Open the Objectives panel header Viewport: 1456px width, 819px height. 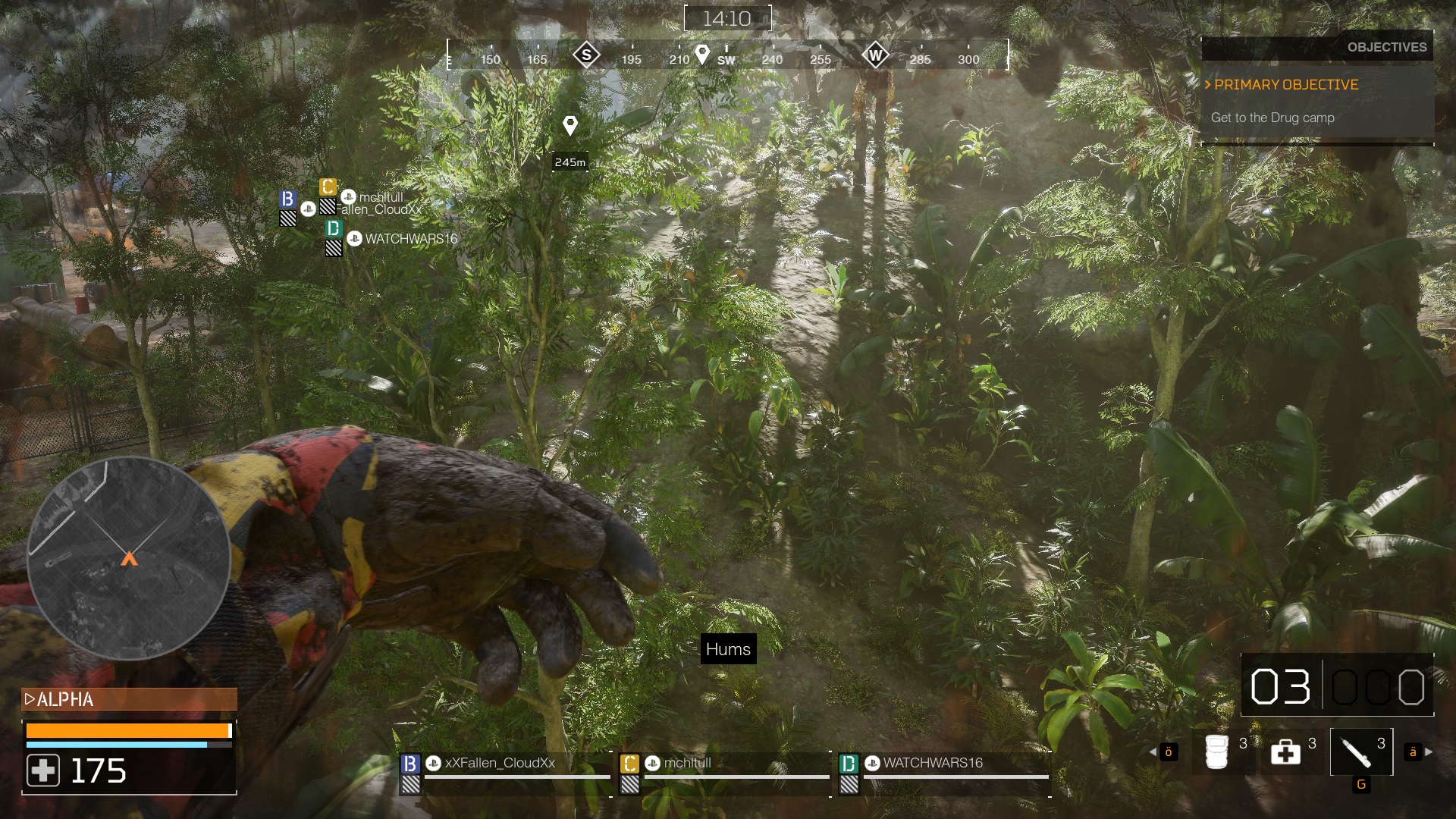point(1386,47)
